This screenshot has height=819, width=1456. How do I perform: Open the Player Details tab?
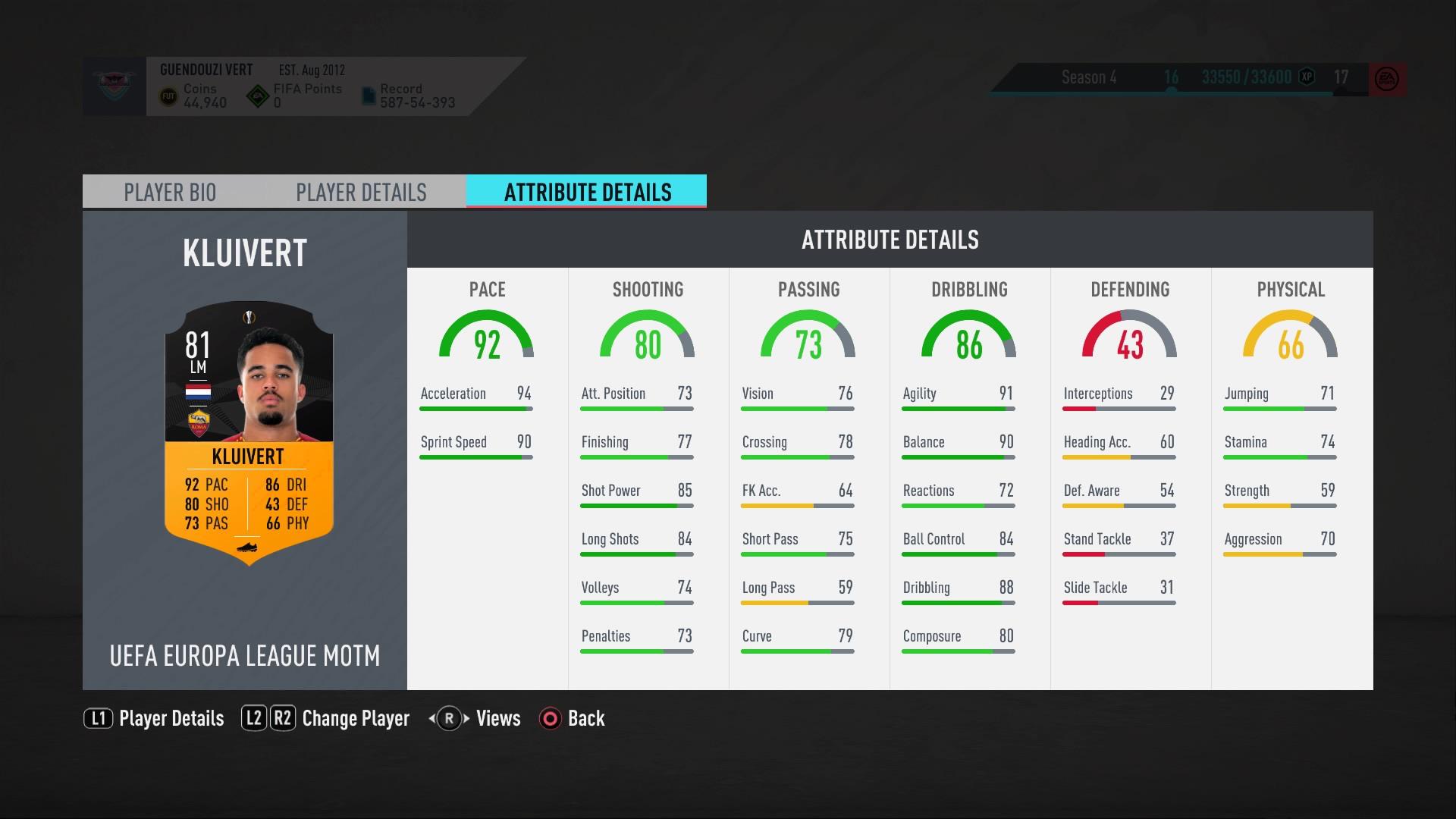point(361,192)
